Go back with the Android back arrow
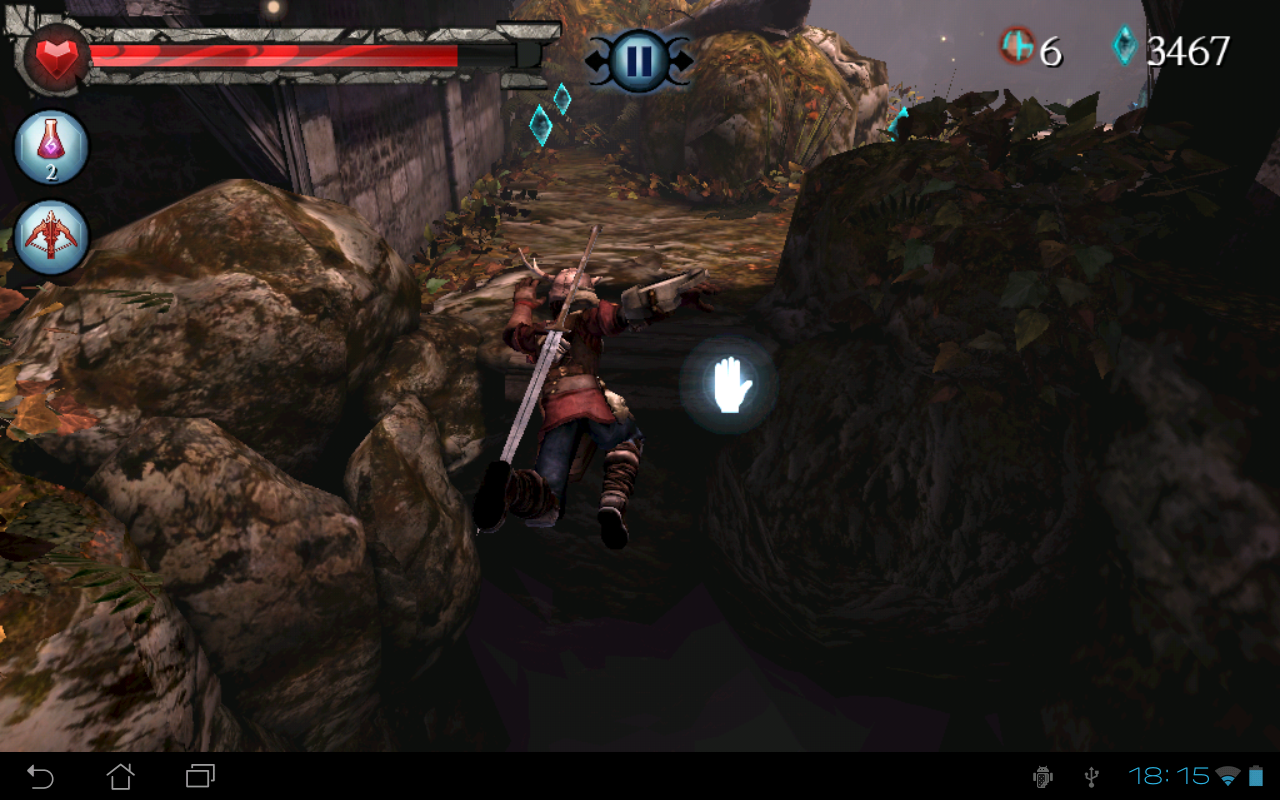The height and width of the screenshot is (800, 1280). point(40,776)
